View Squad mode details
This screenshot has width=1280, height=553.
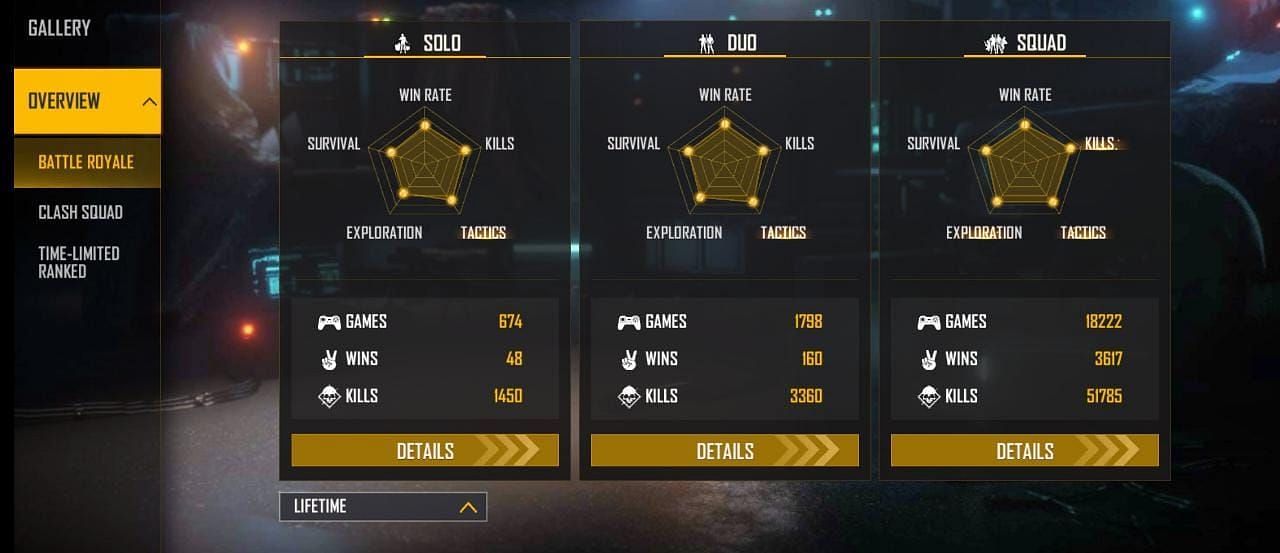coord(1025,451)
